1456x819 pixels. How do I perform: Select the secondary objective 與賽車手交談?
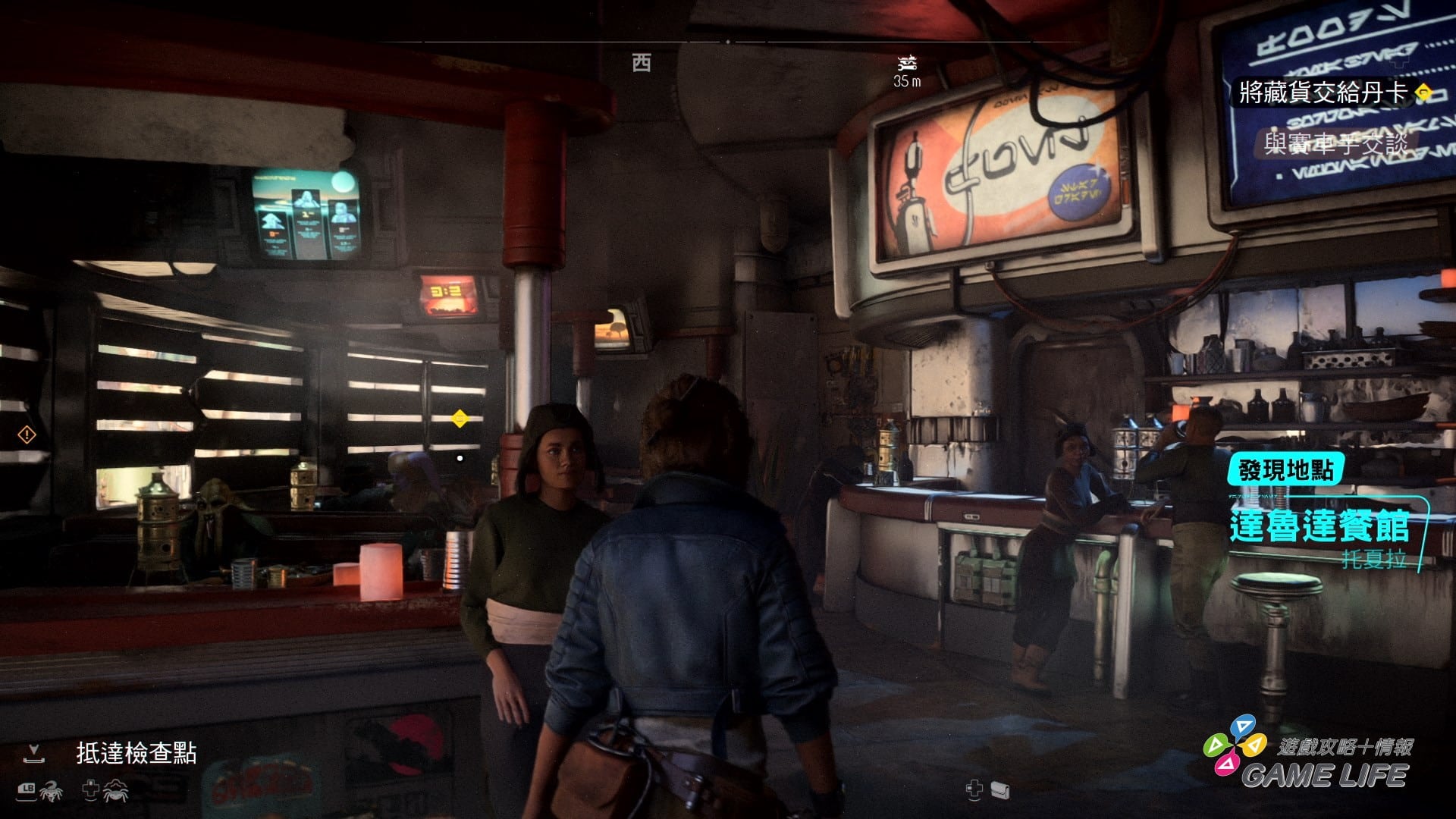1335,143
